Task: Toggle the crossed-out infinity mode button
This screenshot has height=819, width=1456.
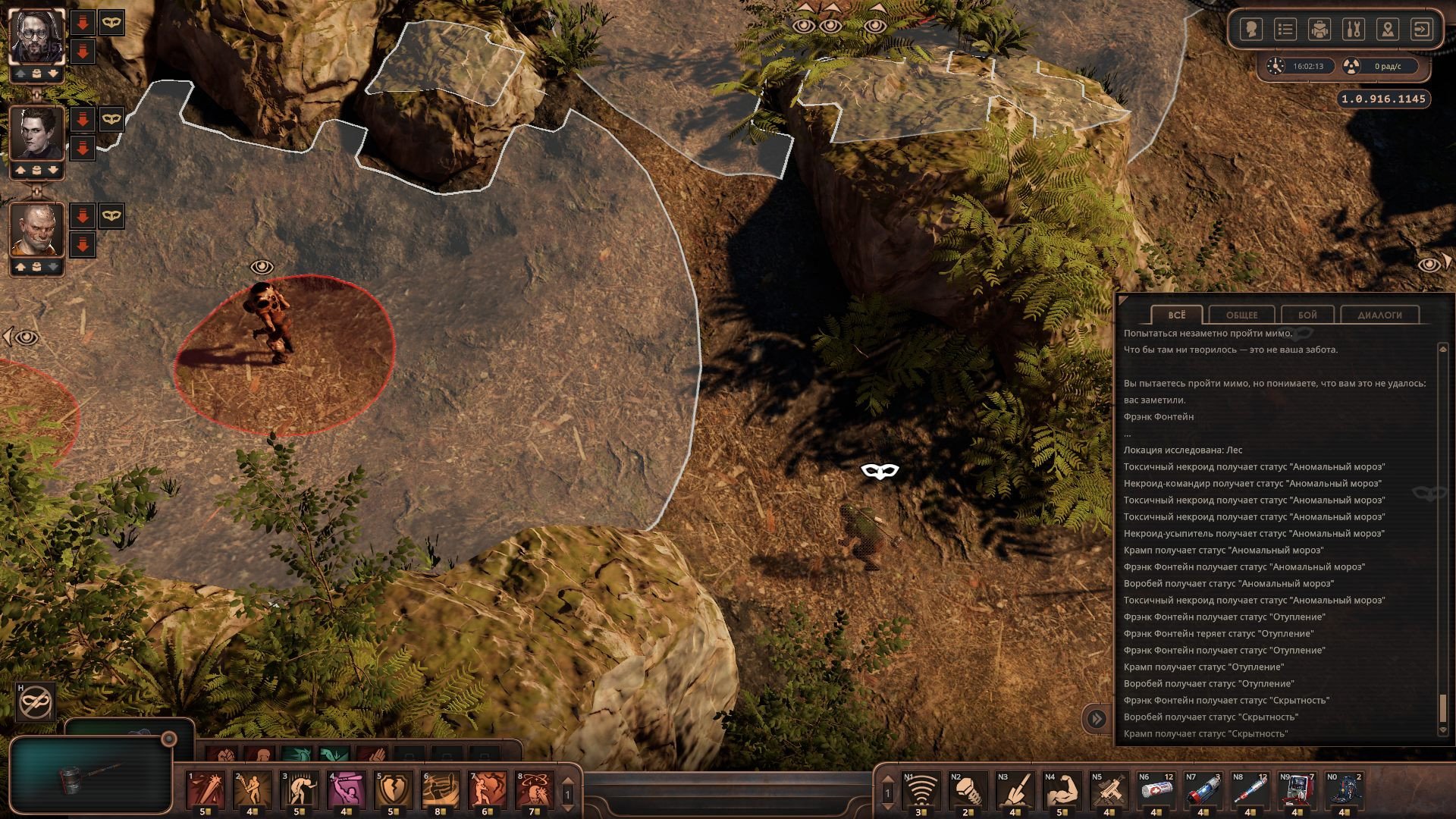Action: click(x=36, y=702)
